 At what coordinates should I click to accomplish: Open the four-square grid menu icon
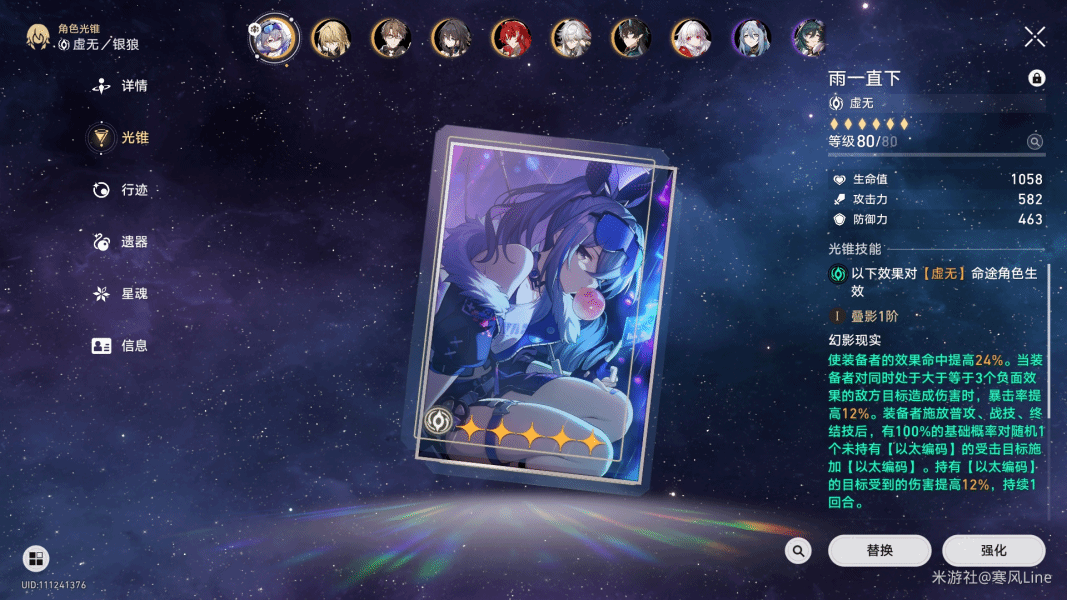click(35, 558)
